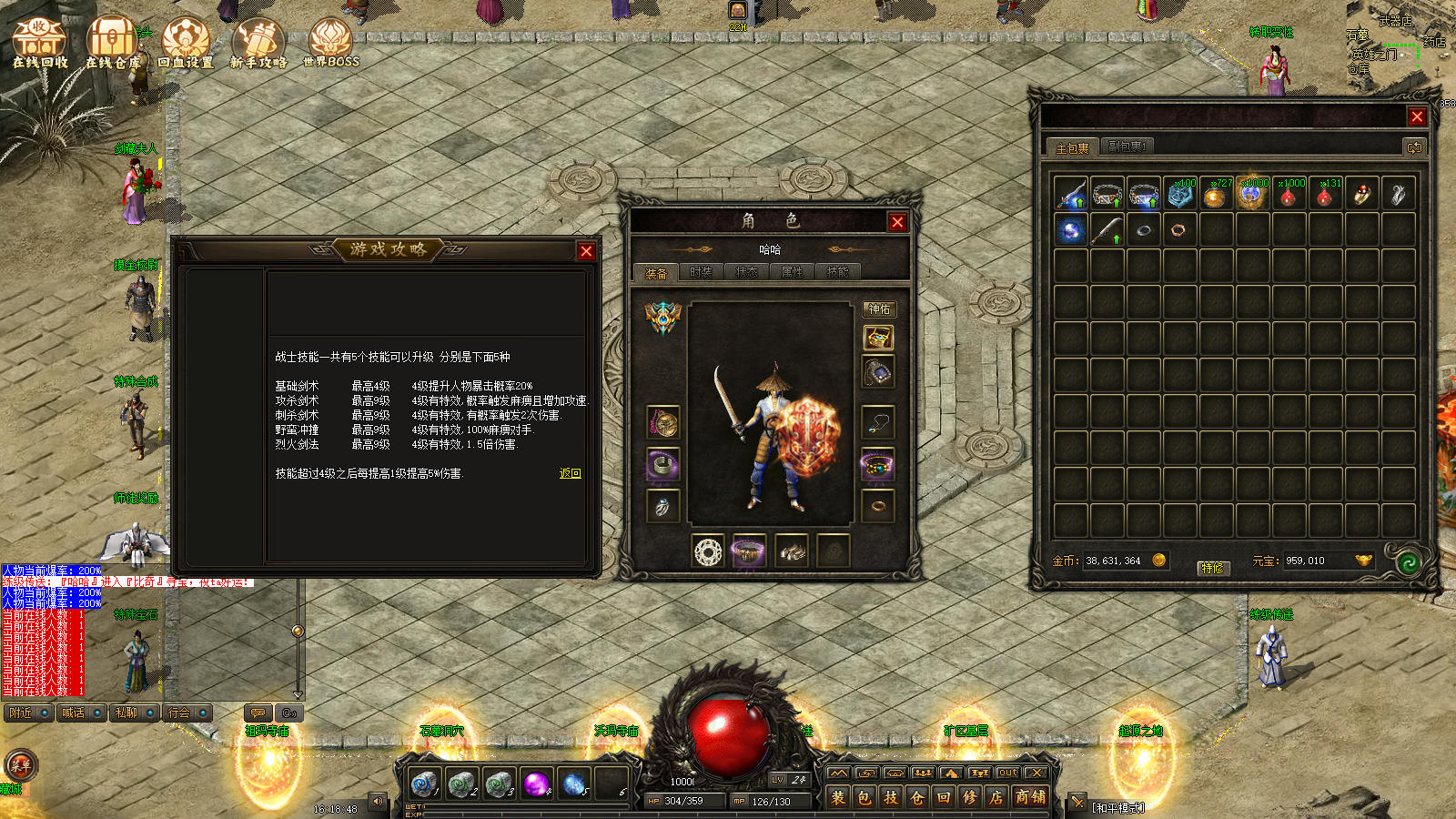Select the x727 golden orb item
The image size is (1456, 819).
click(1216, 194)
